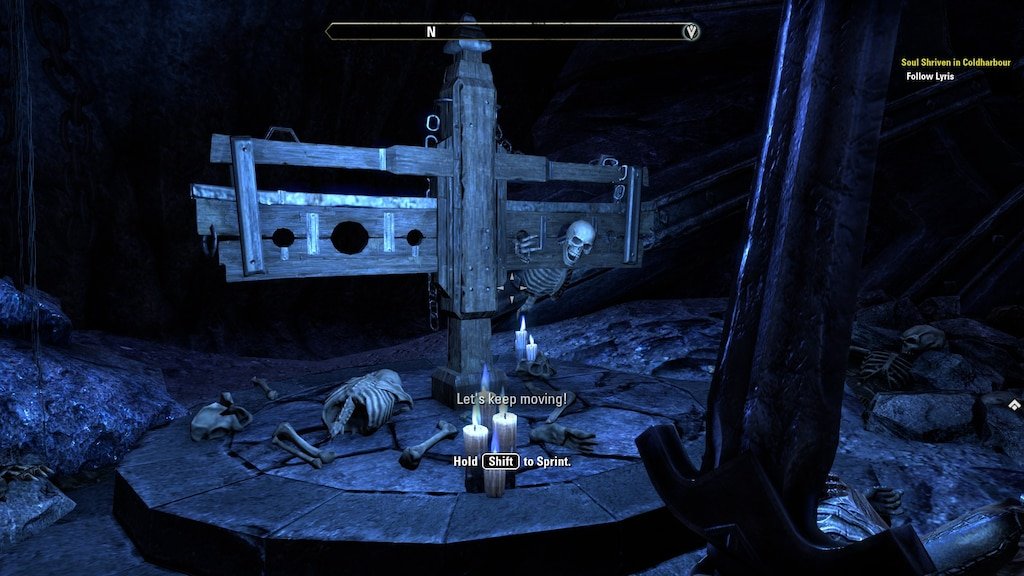Image resolution: width=1024 pixels, height=576 pixels.
Task: Click the white chevron quest pin
Action: (x=1014, y=405)
